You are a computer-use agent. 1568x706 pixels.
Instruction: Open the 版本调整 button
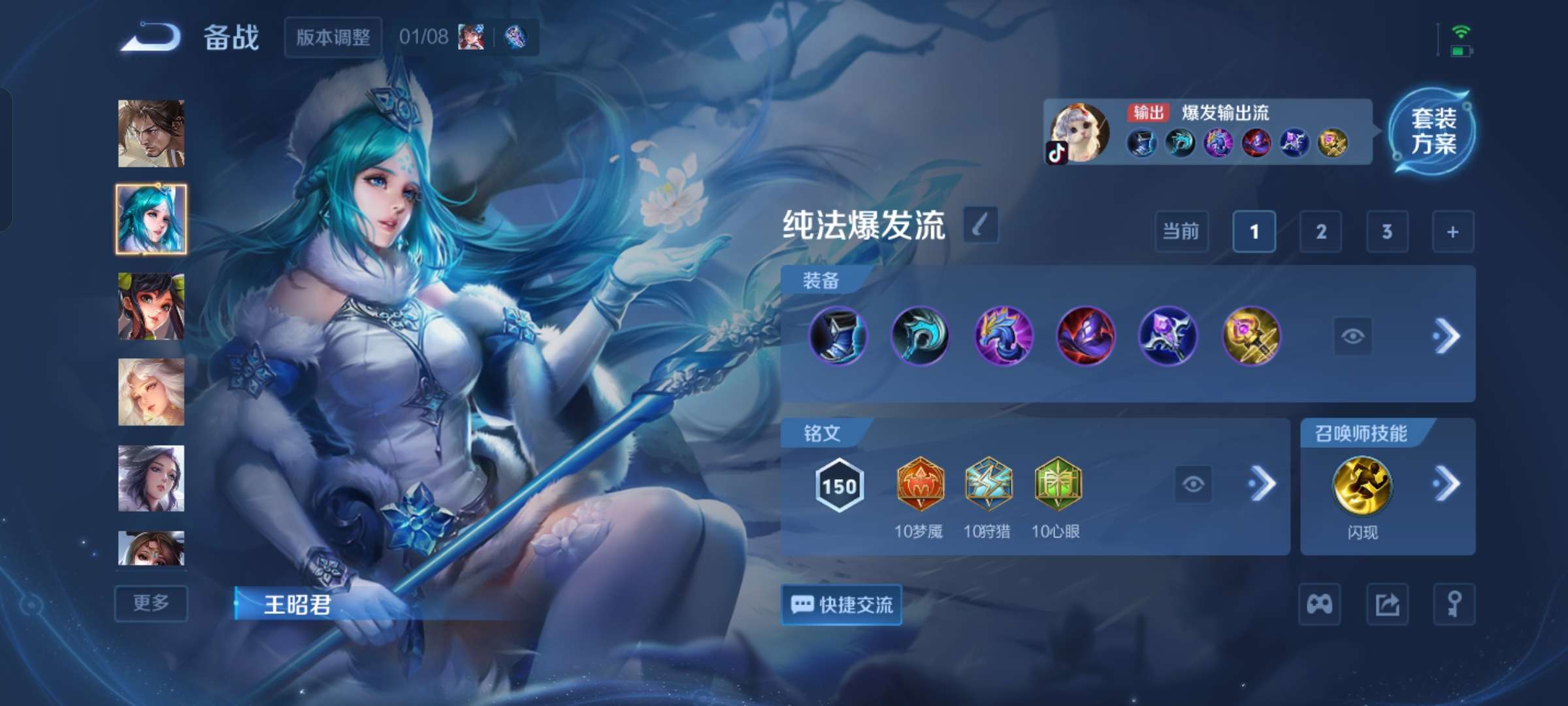pyautogui.click(x=333, y=37)
